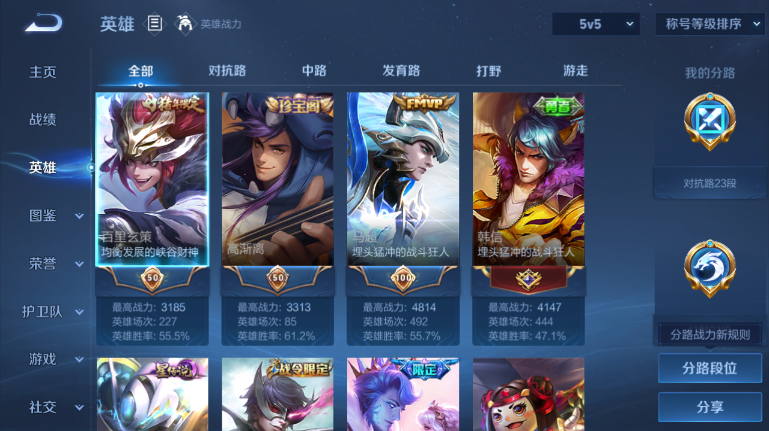Expand the 图鉴 sidebar menu

coord(56,215)
